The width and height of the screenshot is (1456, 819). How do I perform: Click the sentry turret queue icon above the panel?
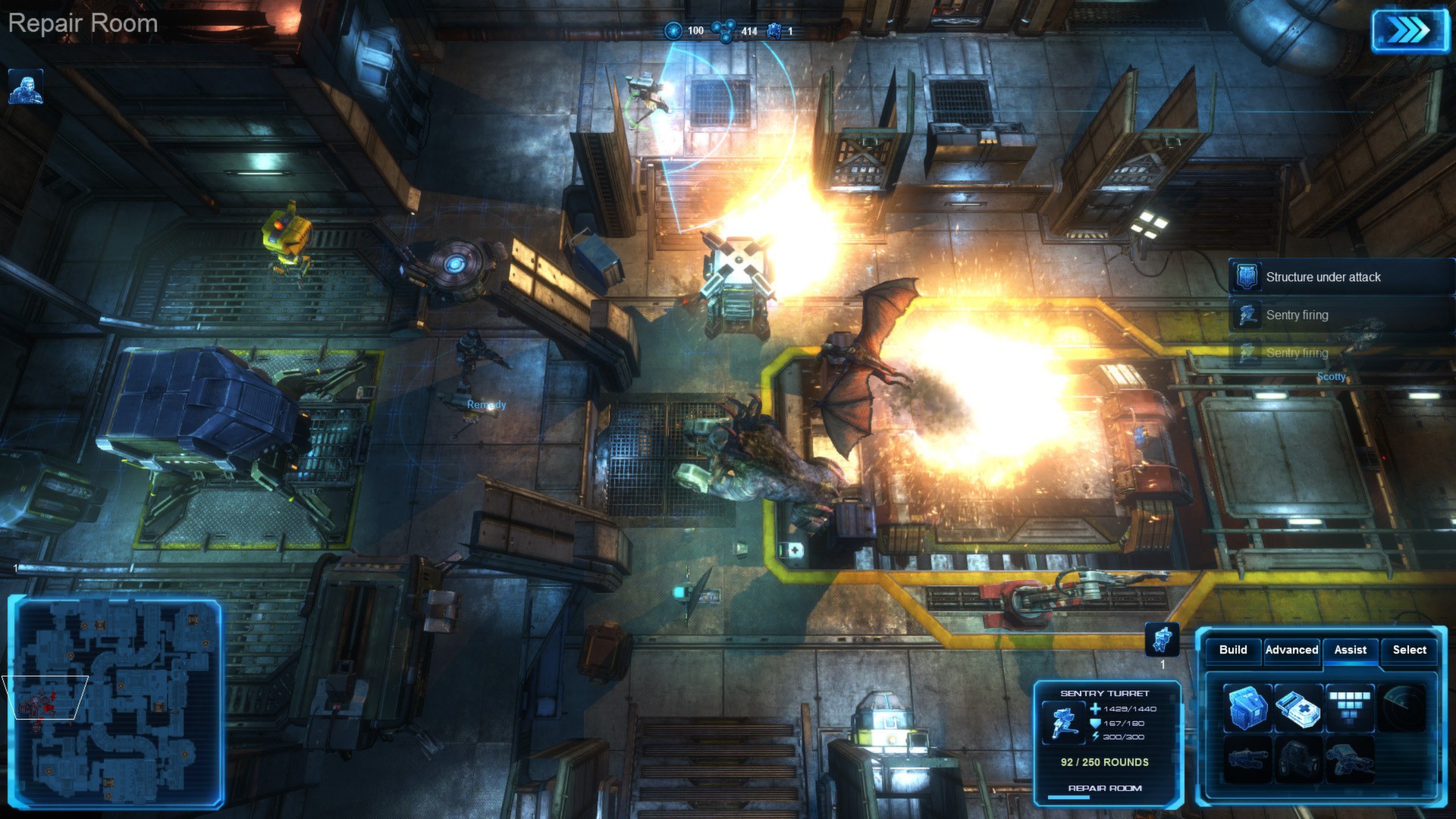(x=1162, y=641)
